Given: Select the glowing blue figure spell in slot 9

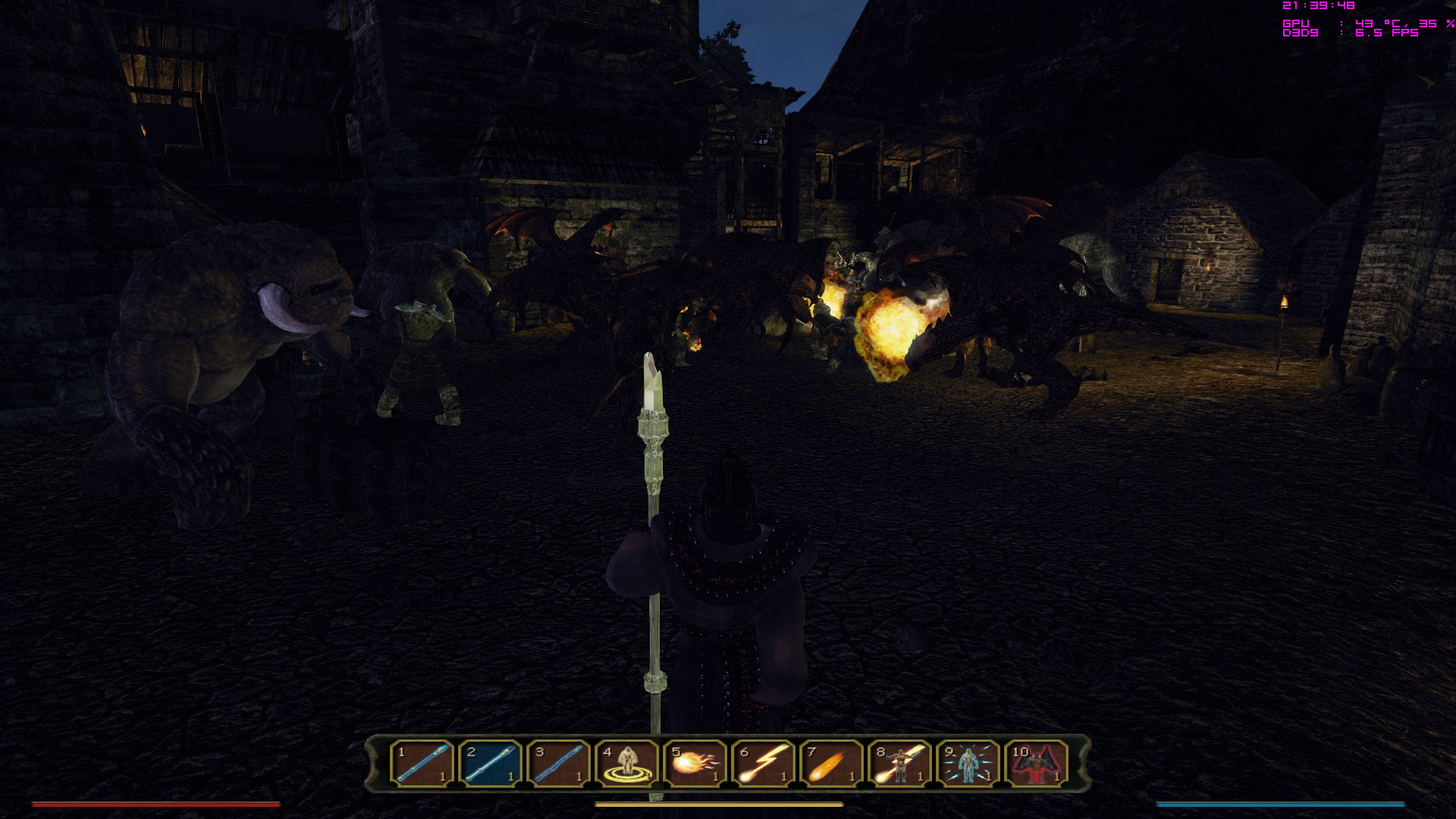Looking at the screenshot, I should (x=968, y=763).
